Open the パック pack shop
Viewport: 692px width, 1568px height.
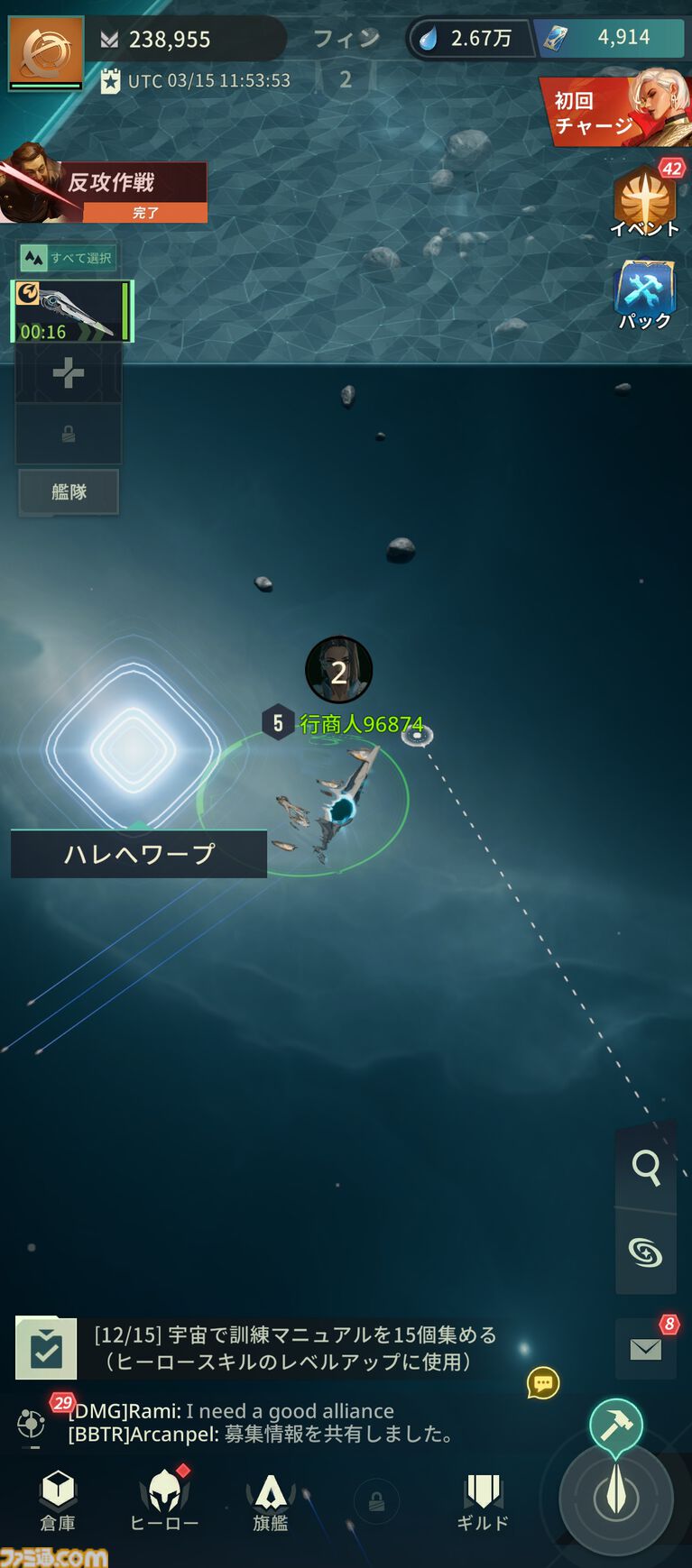click(x=644, y=296)
